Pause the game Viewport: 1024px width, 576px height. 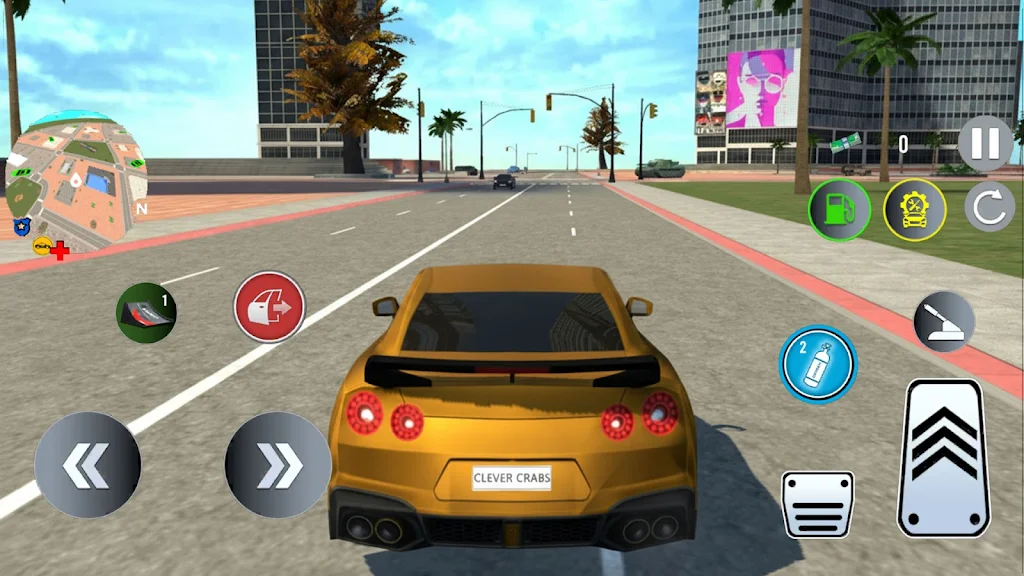pos(985,143)
